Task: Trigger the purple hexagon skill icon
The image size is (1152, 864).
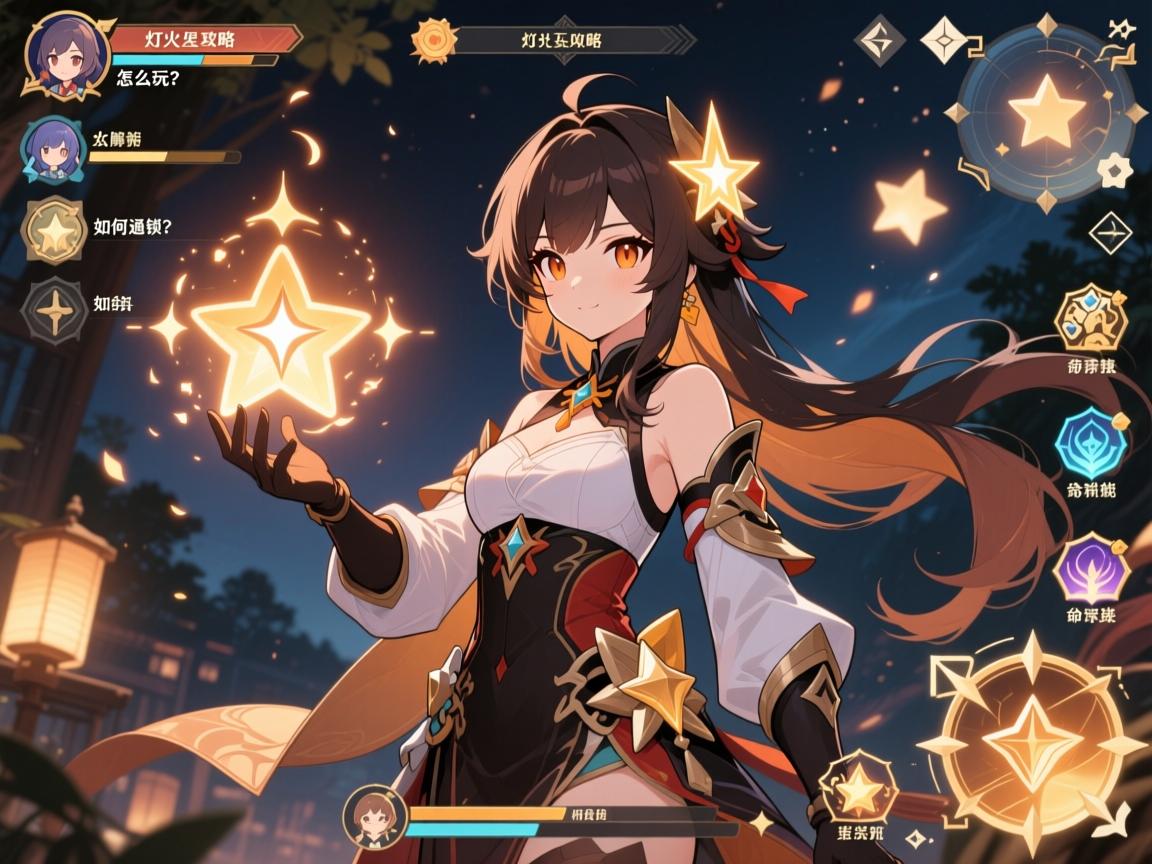Action: [1091, 568]
